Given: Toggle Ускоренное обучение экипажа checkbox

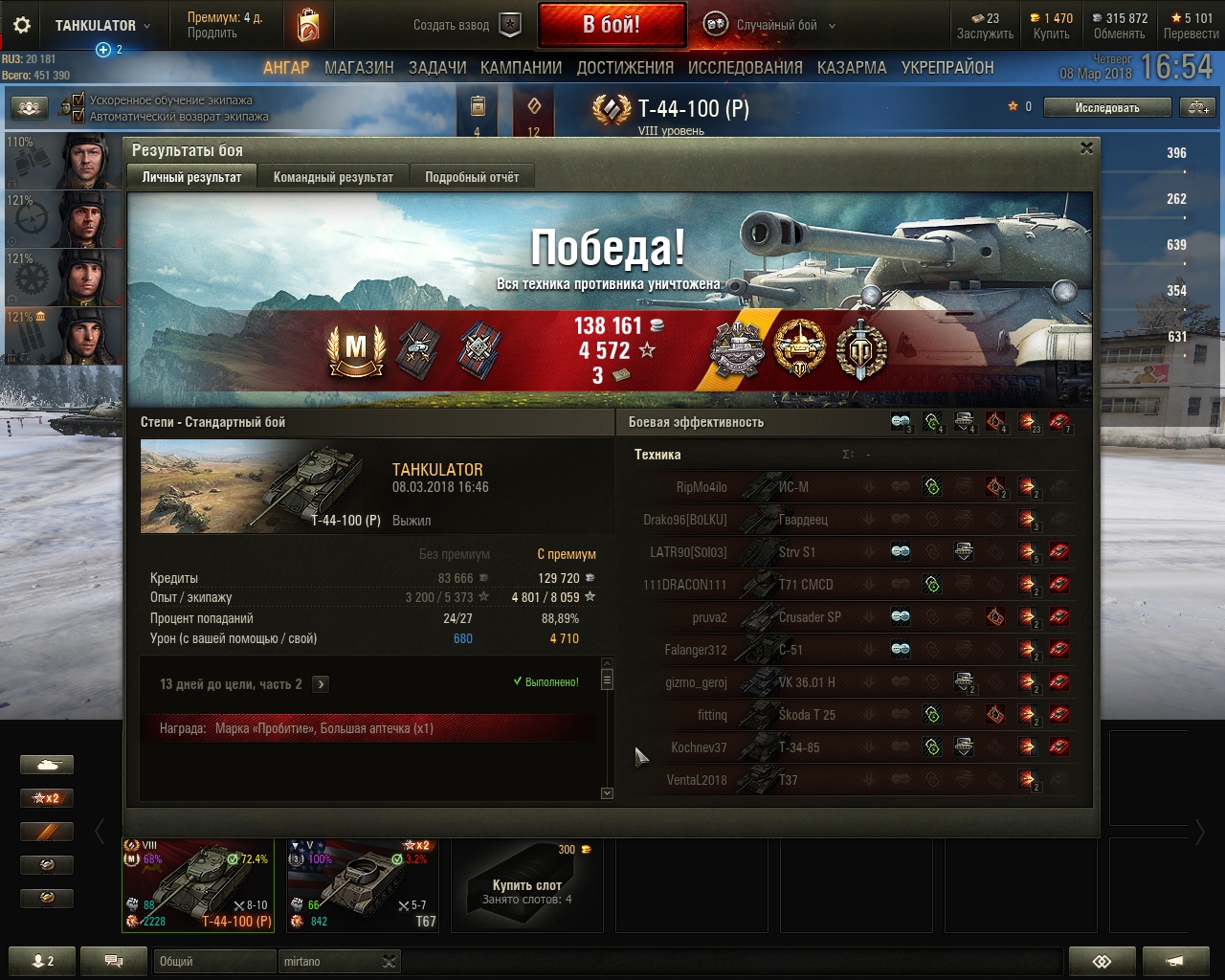Looking at the screenshot, I should tap(78, 100).
